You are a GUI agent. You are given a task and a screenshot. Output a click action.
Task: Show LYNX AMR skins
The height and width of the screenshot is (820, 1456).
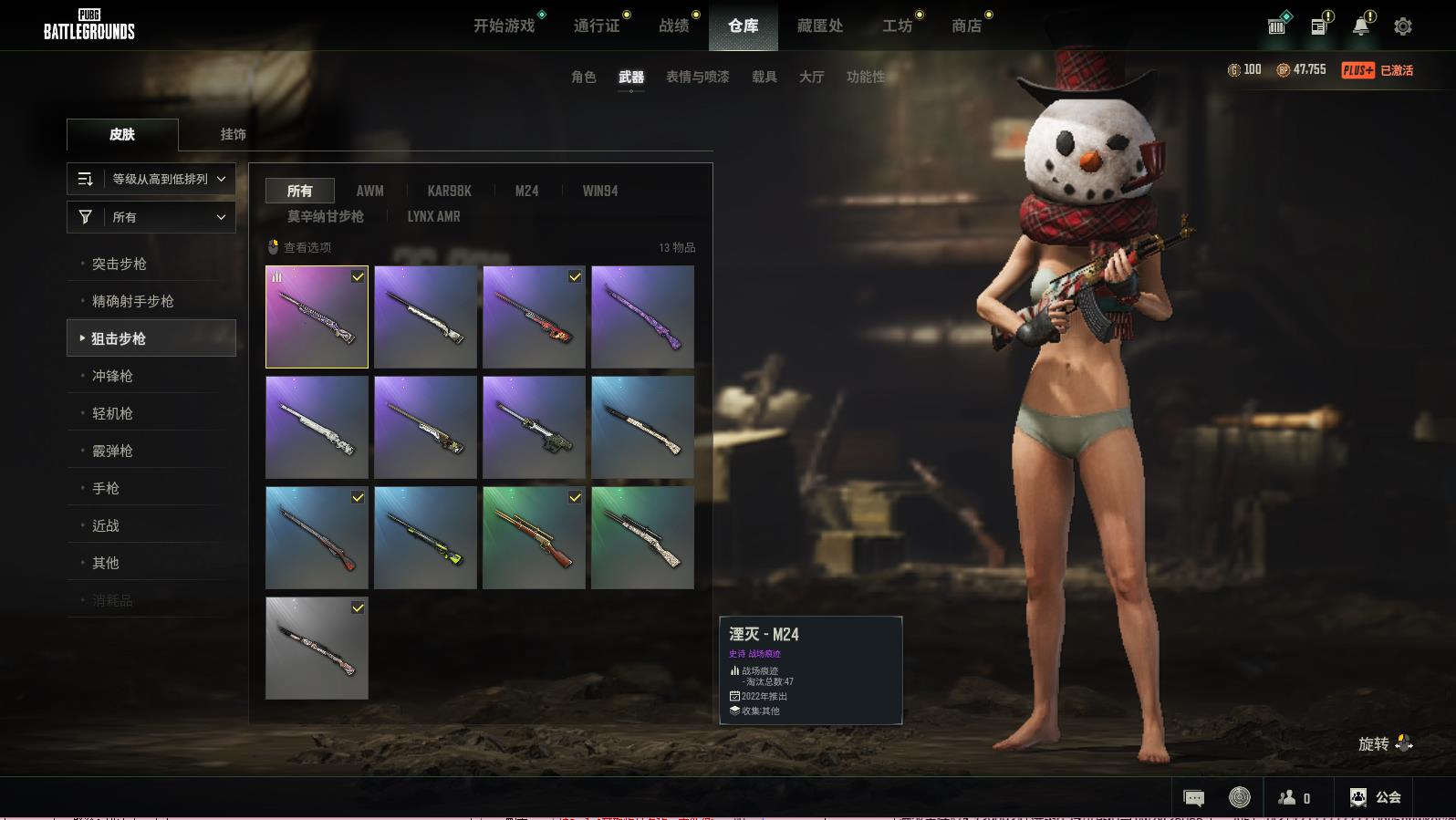click(x=433, y=216)
